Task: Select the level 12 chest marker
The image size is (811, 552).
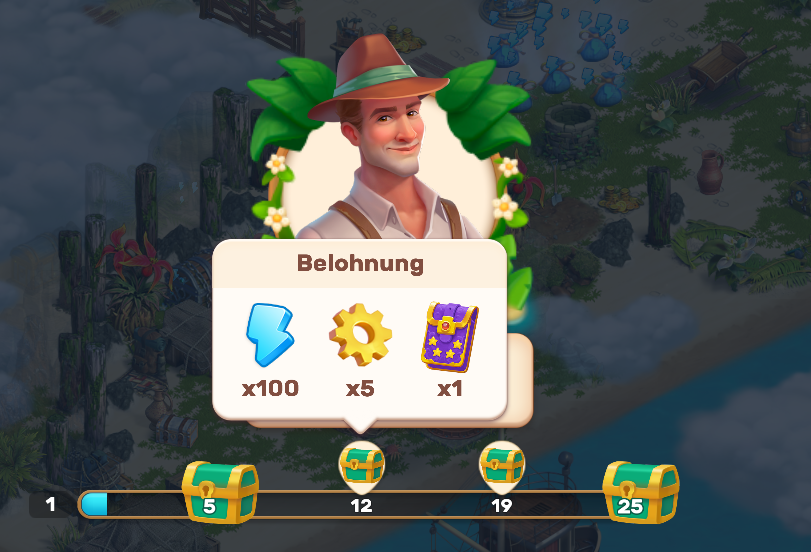Action: coord(362,464)
